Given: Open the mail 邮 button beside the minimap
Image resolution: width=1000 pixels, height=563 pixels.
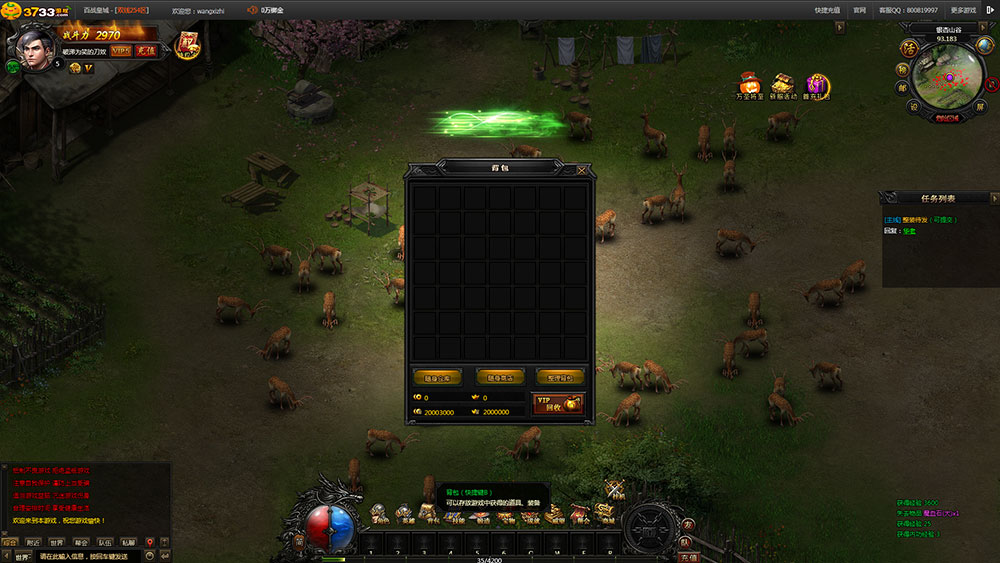Looking at the screenshot, I should pos(902,87).
